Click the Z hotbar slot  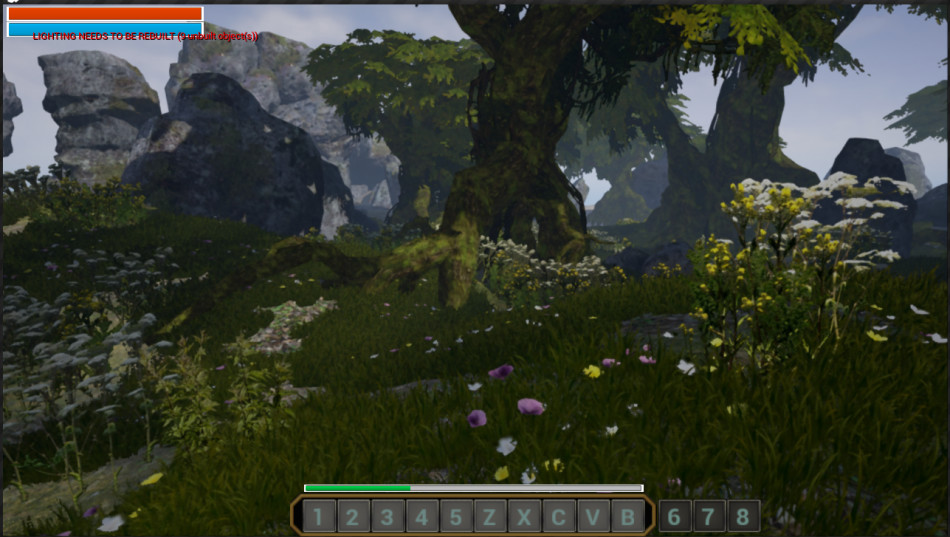coord(490,517)
